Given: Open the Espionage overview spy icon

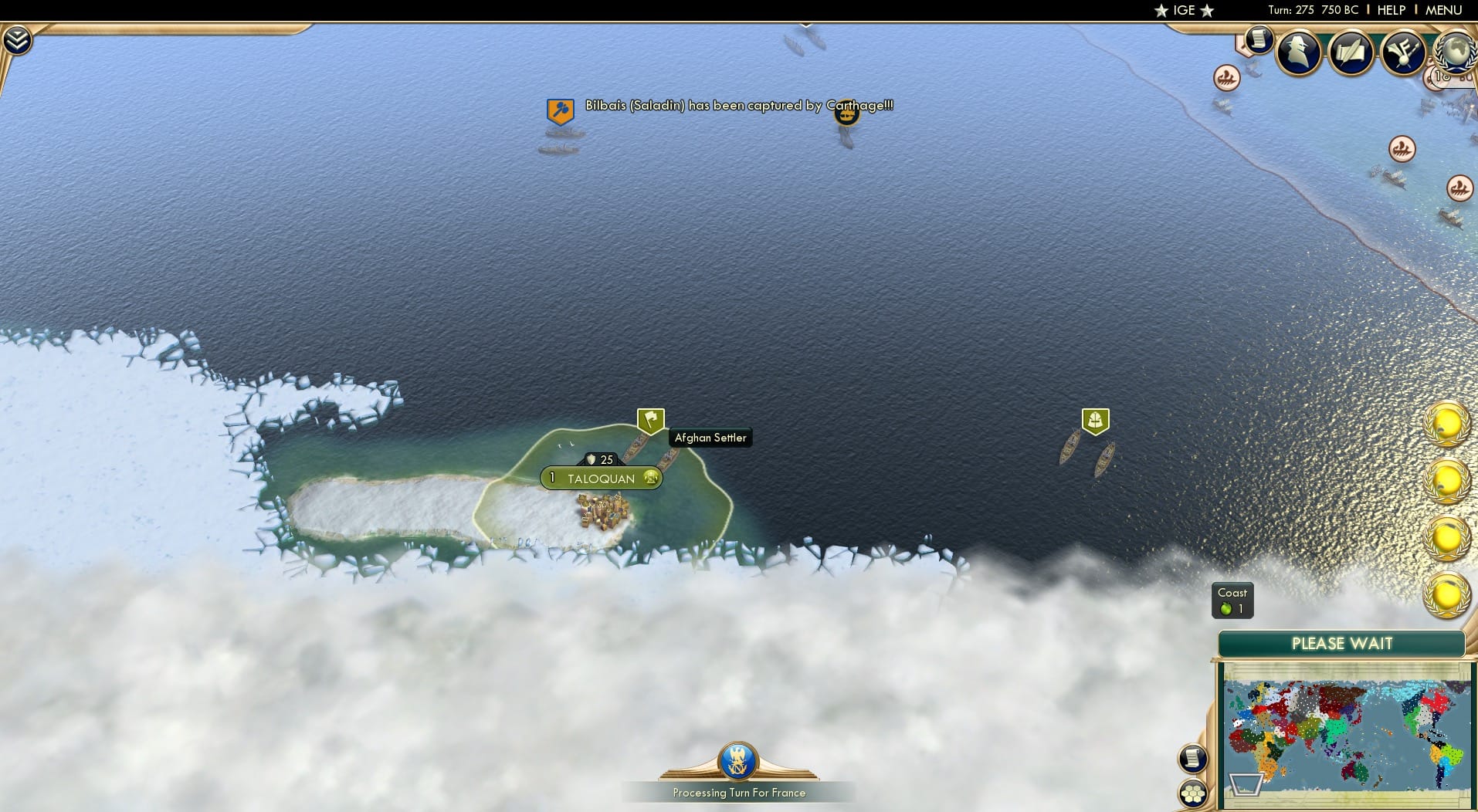Looking at the screenshot, I should [x=1298, y=52].
